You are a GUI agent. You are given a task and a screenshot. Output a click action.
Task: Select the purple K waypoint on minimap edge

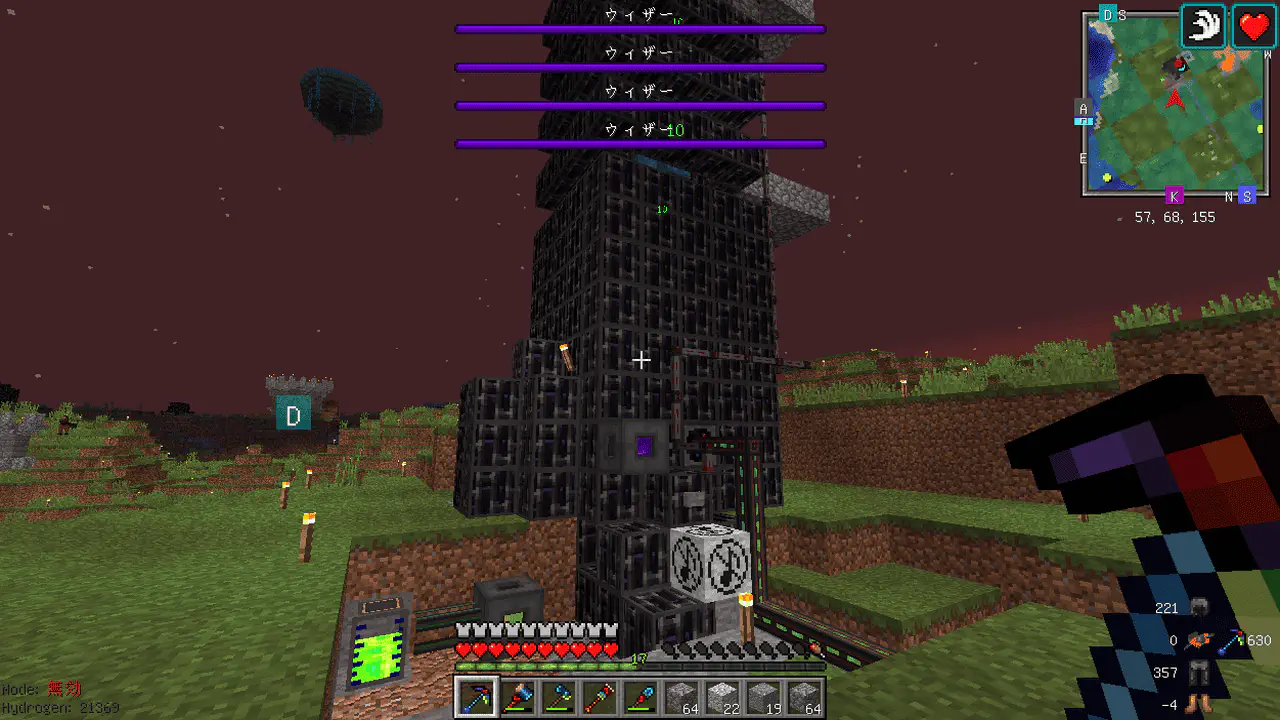point(1174,196)
